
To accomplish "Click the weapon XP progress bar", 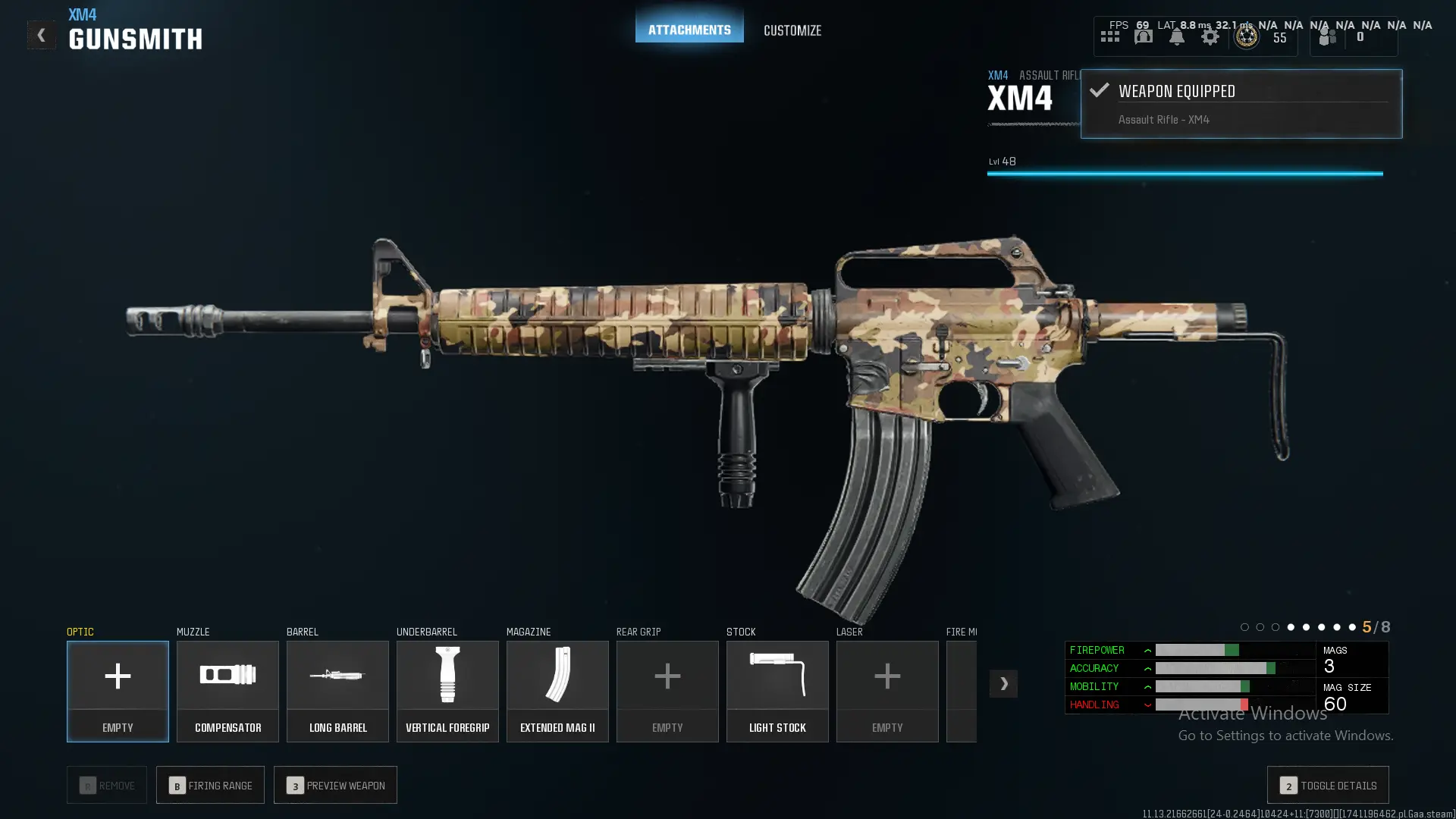I will (1185, 173).
